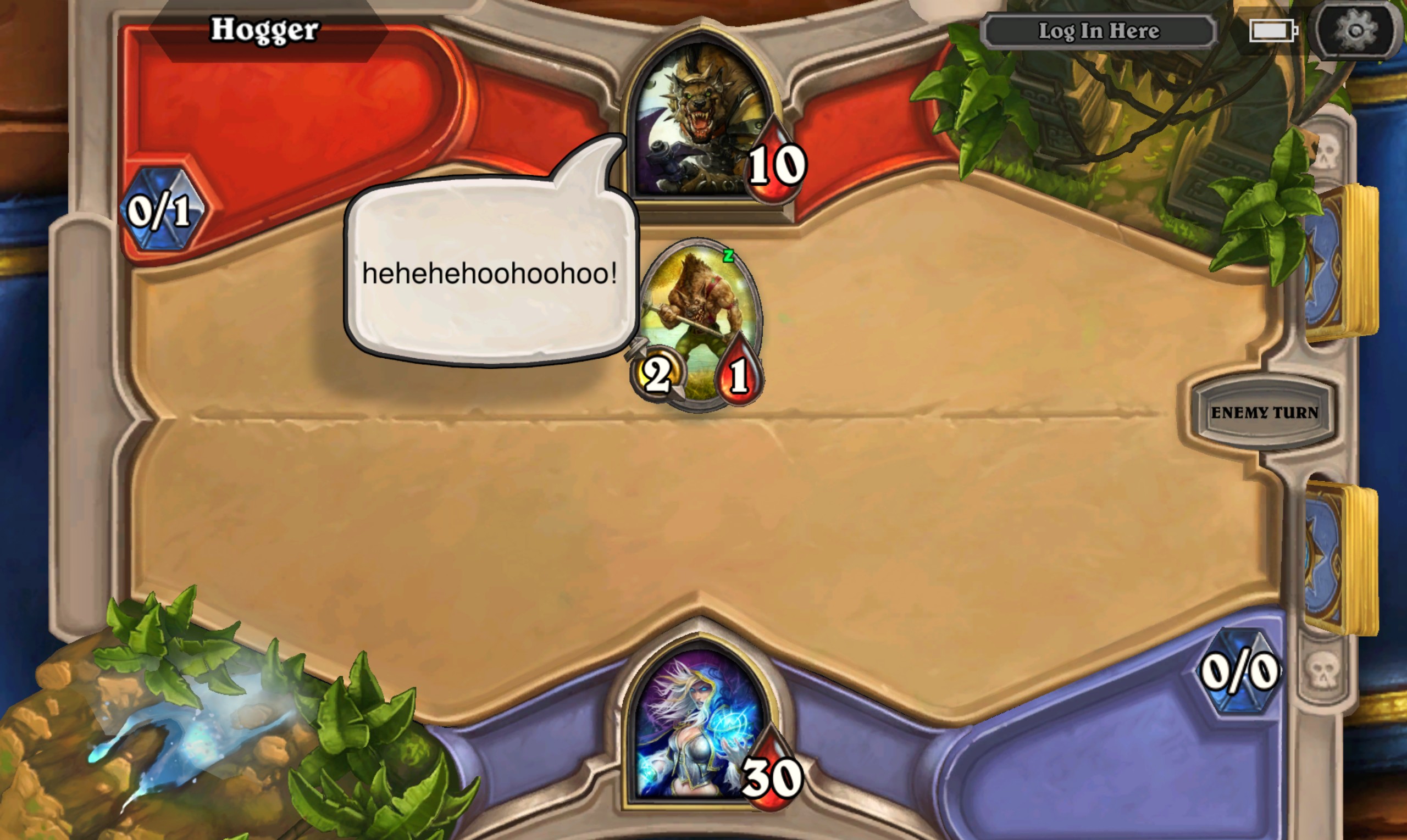Click the Log In Here button
This screenshot has height=840, width=1407.
[x=1099, y=31]
